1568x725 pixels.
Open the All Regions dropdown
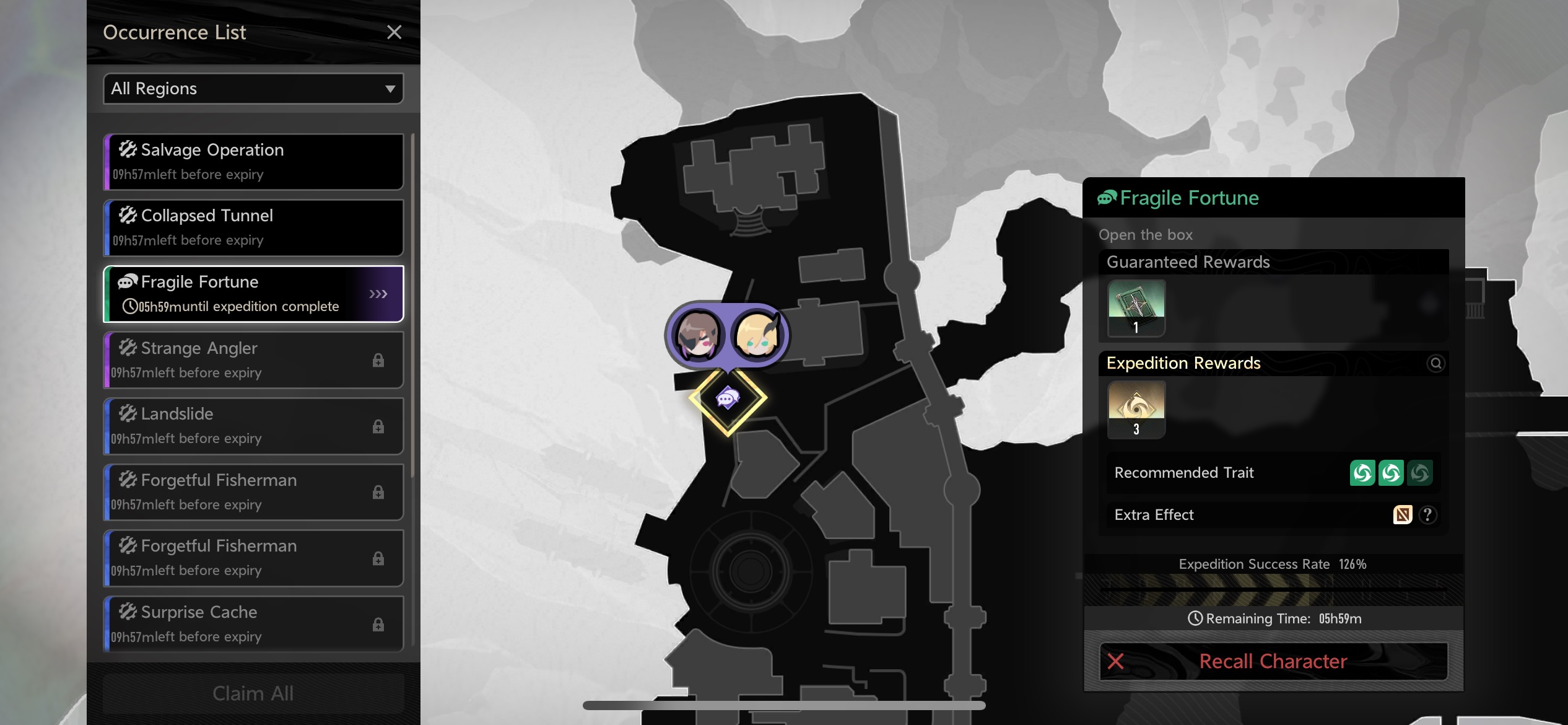(x=253, y=89)
